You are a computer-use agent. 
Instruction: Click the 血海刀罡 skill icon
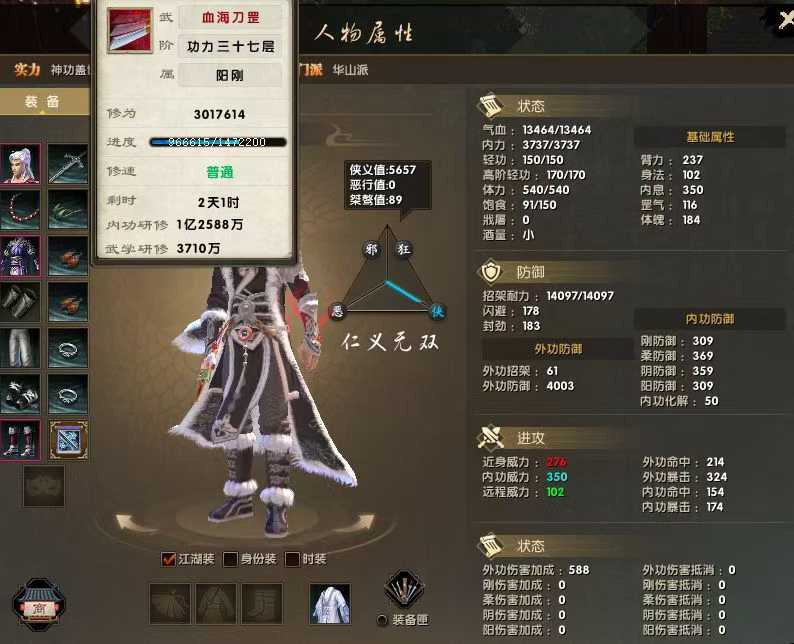coord(130,31)
